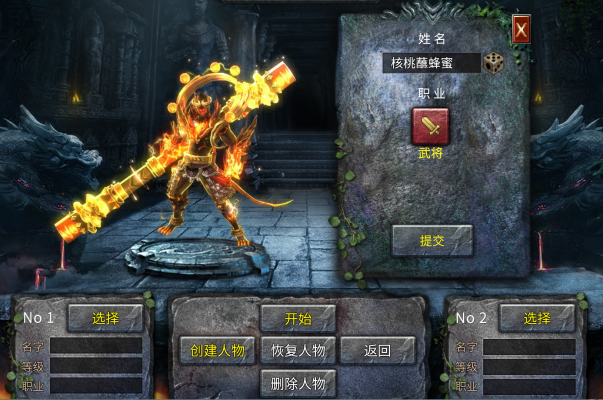Choose the No 2 slot 选择 button
This screenshot has height=400, width=603.
[537, 318]
